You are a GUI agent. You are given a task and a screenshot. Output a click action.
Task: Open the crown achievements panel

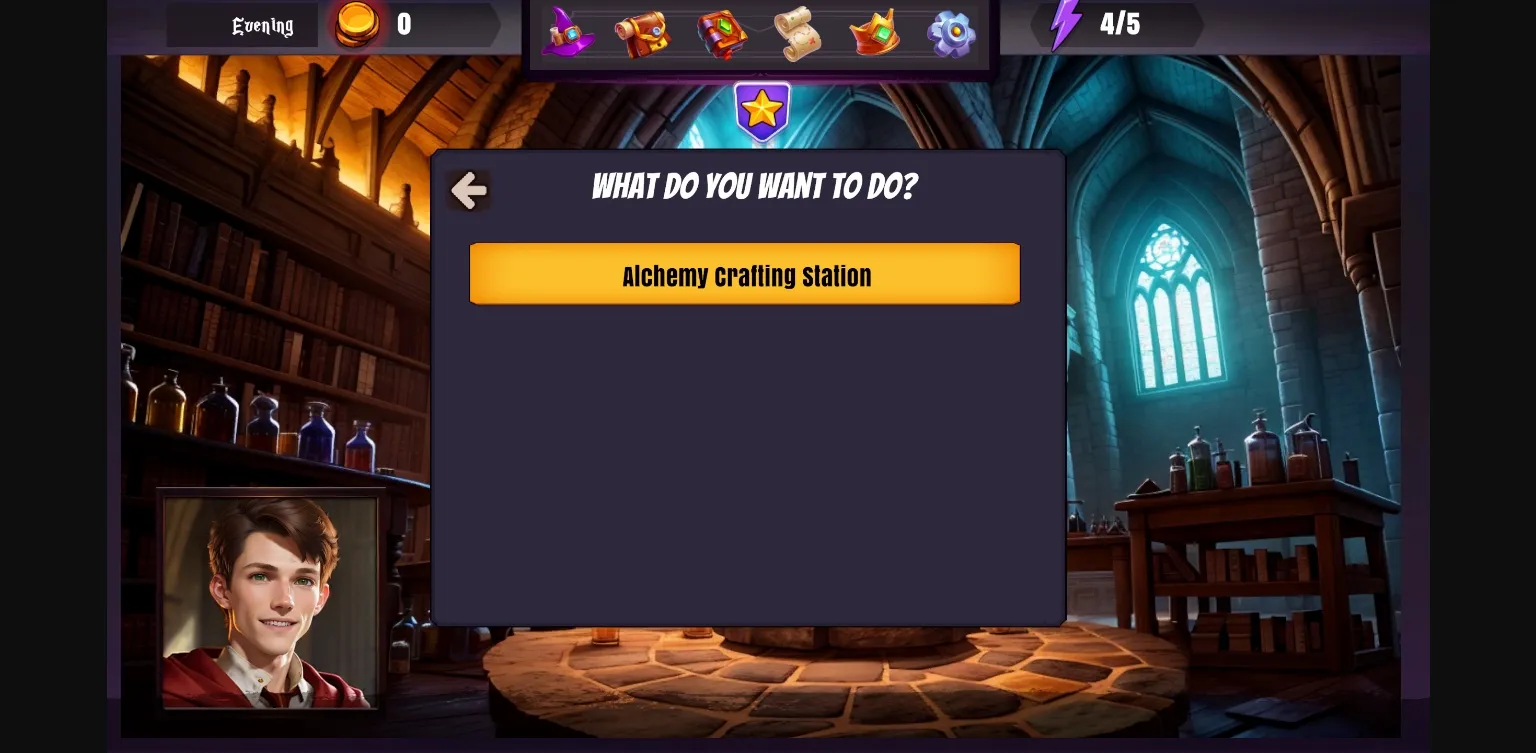coord(873,33)
